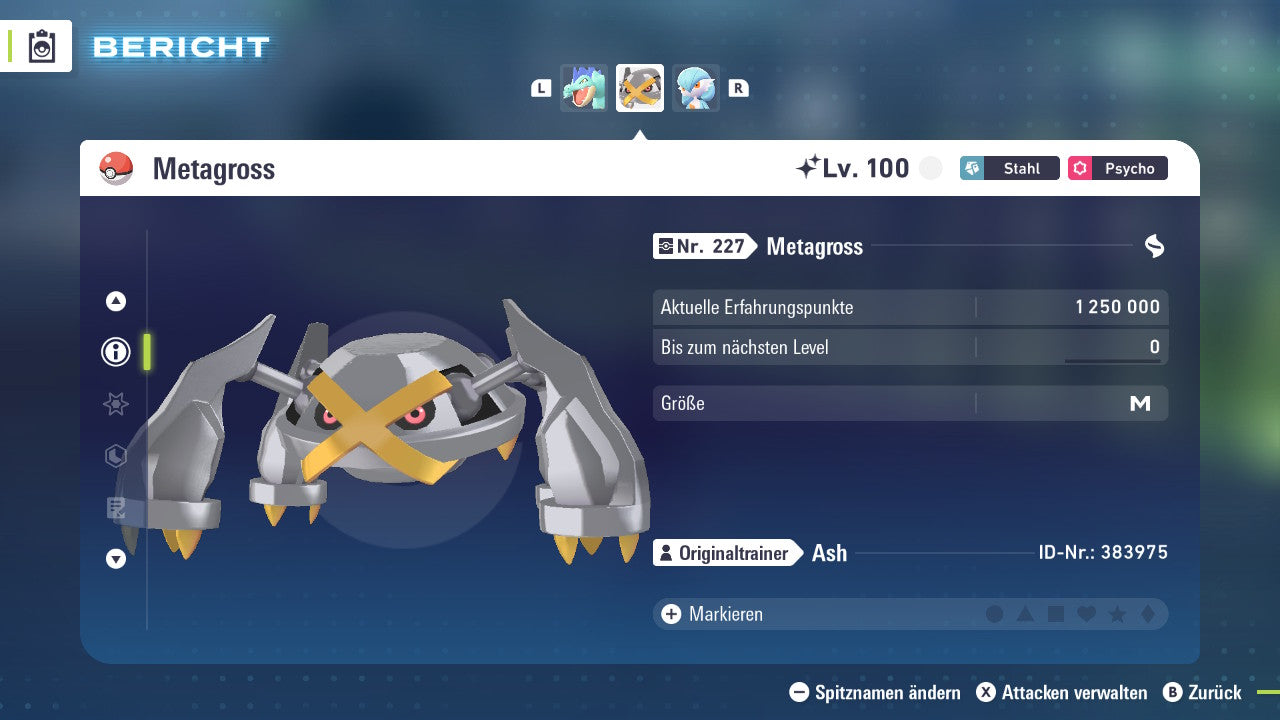
Task: Open the info page tab
Action: pos(116,352)
